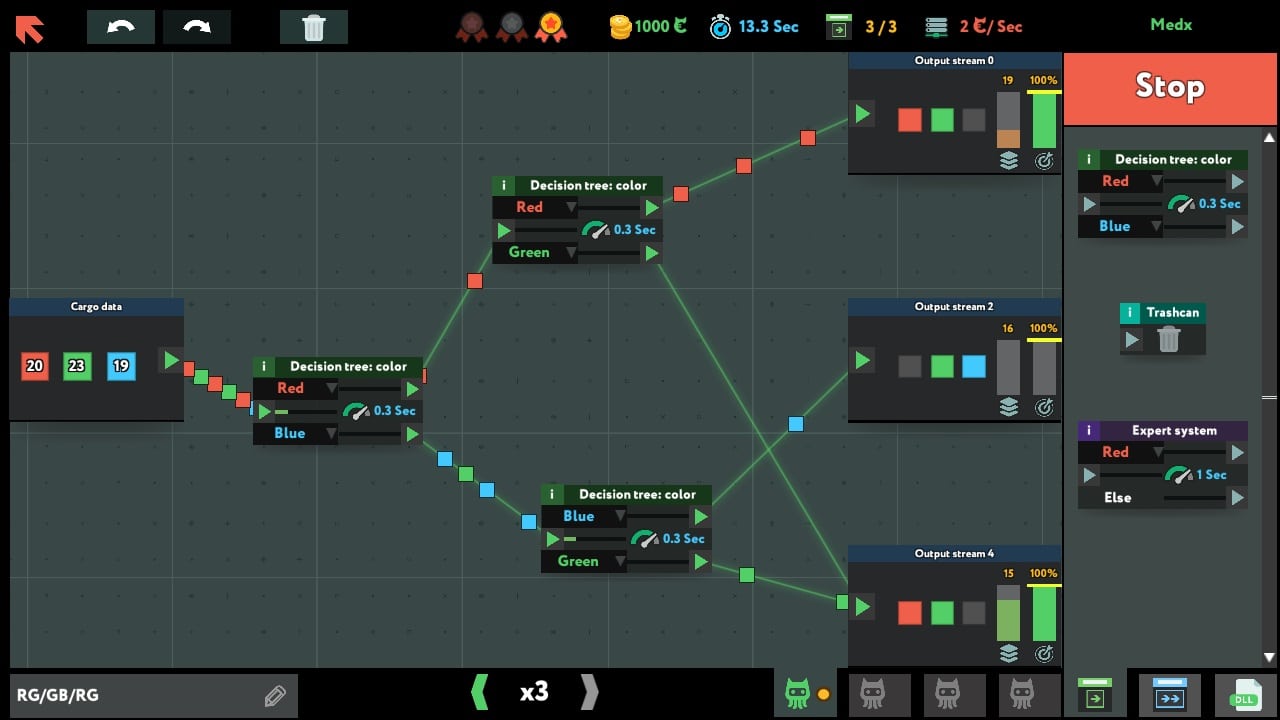Click the Green output row on the top Decision tree
This screenshot has width=1280, height=720.
pyautogui.click(x=534, y=252)
